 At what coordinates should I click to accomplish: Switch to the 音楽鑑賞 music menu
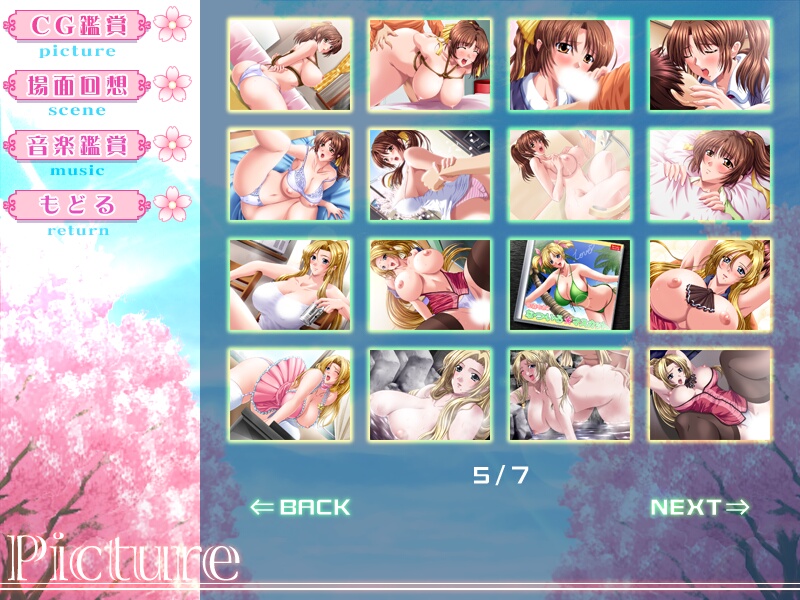pos(77,145)
